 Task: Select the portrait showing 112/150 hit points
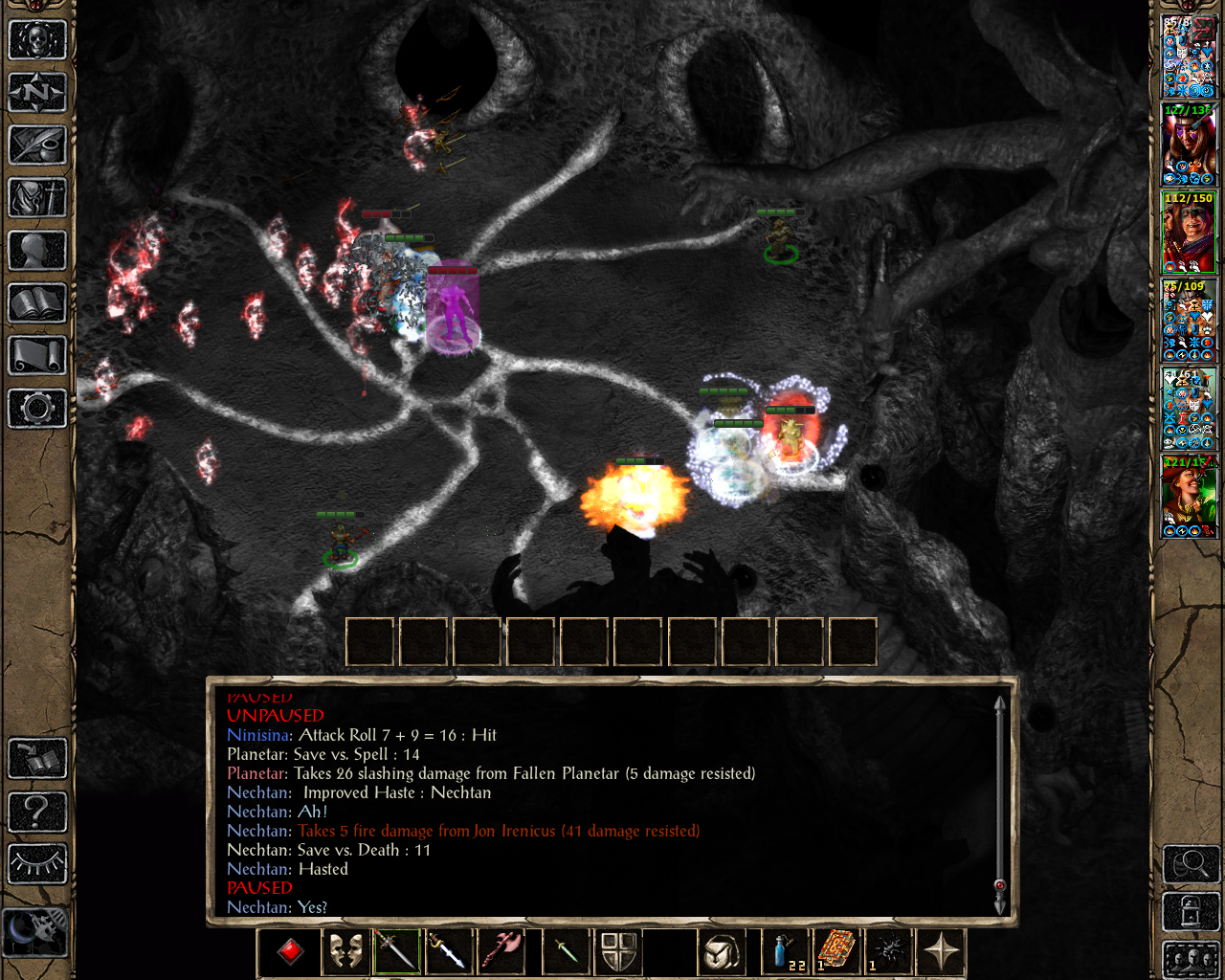click(x=1189, y=233)
